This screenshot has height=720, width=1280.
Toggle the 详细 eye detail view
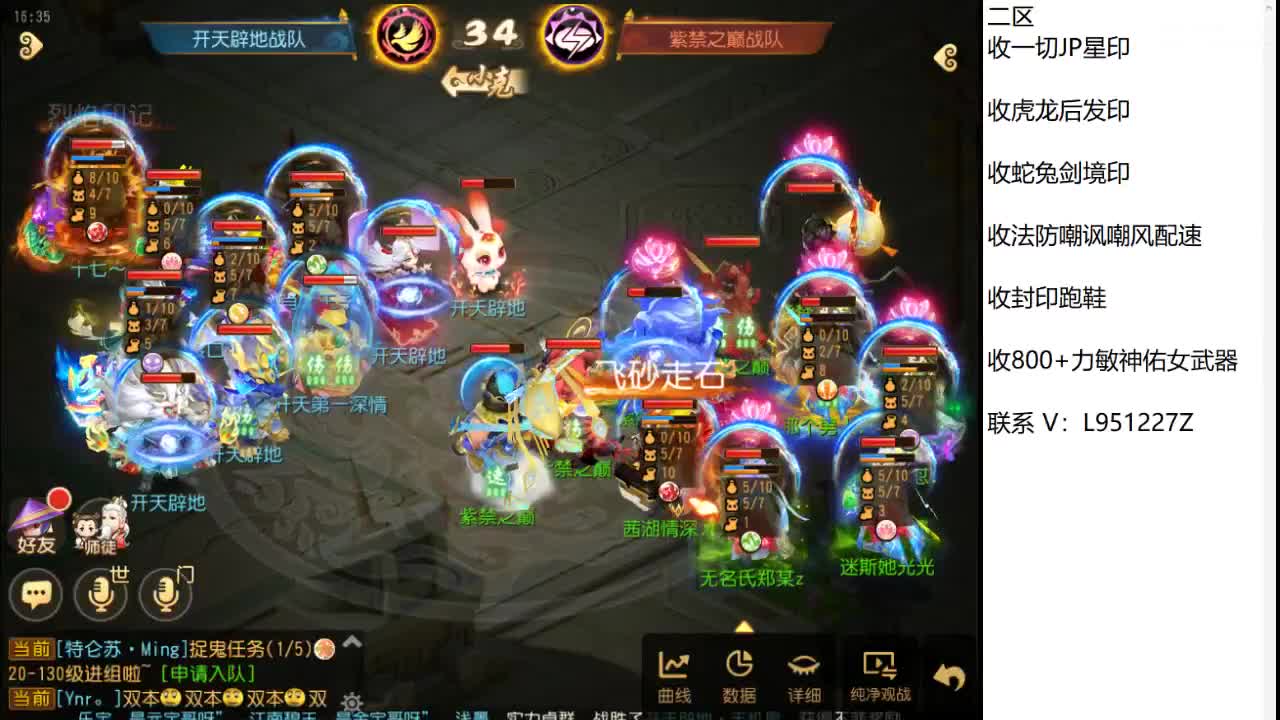coord(805,670)
